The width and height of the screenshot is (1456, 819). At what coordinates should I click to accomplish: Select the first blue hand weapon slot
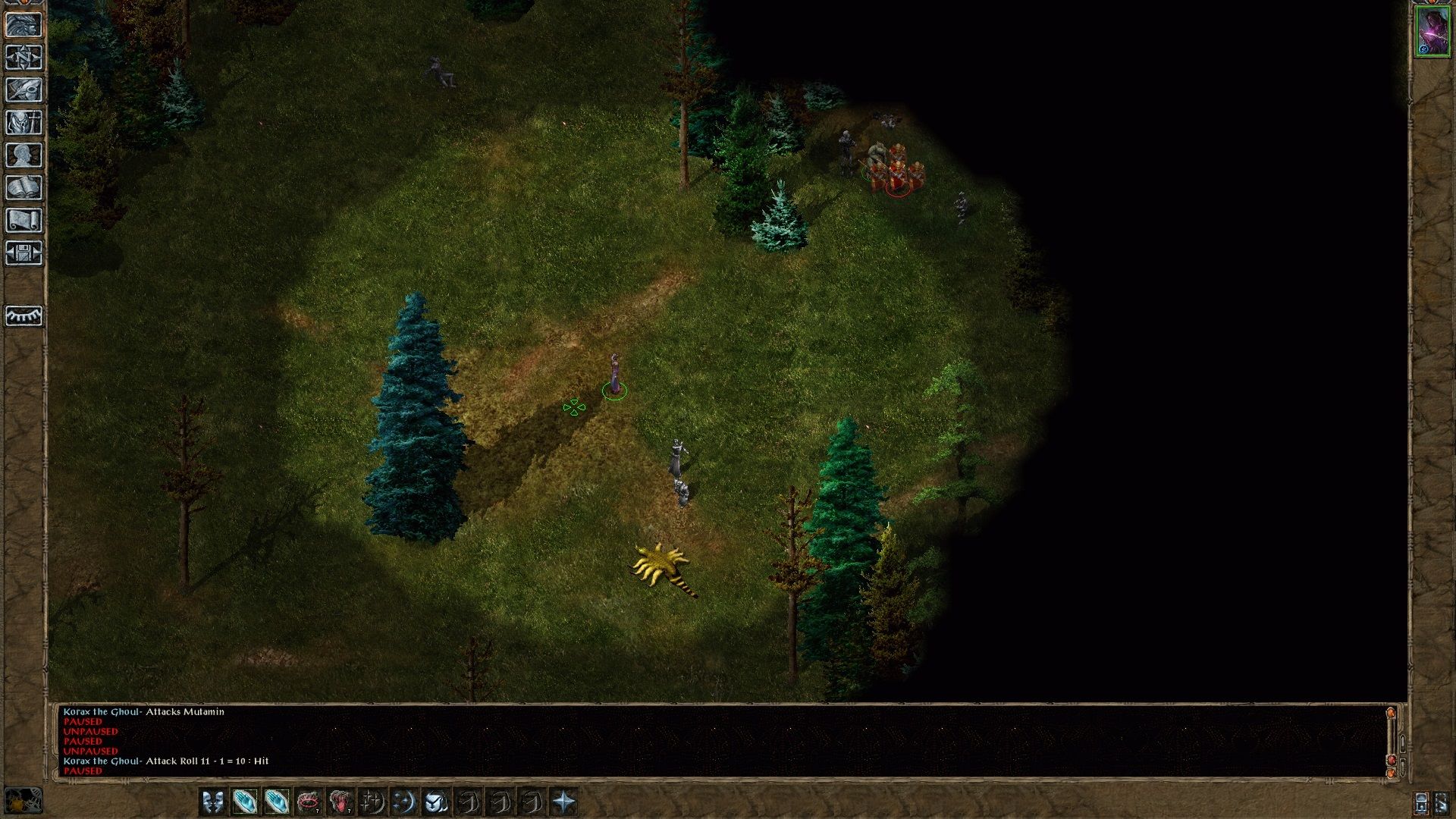click(x=245, y=802)
